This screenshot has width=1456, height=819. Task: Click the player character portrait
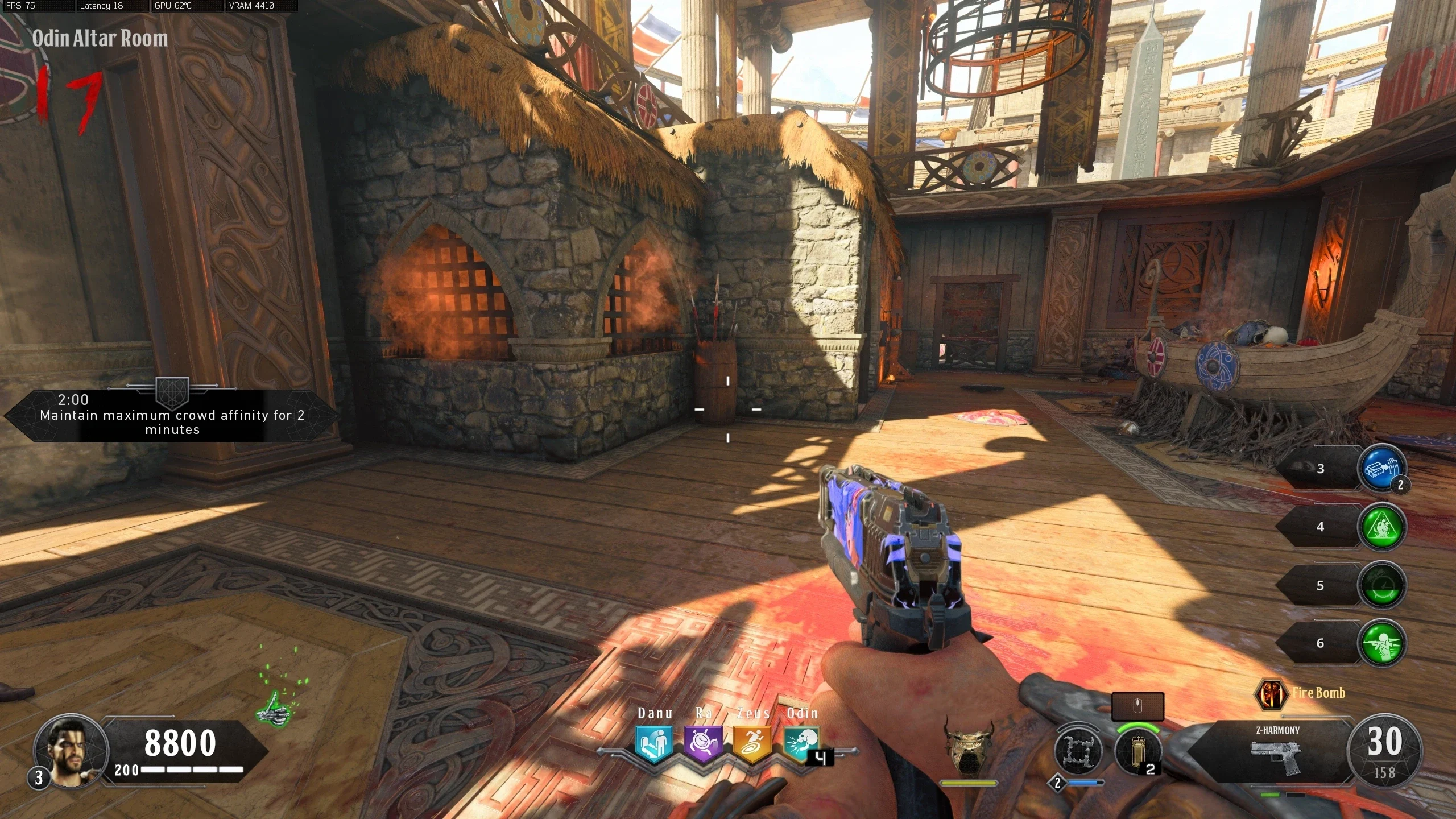(71, 751)
